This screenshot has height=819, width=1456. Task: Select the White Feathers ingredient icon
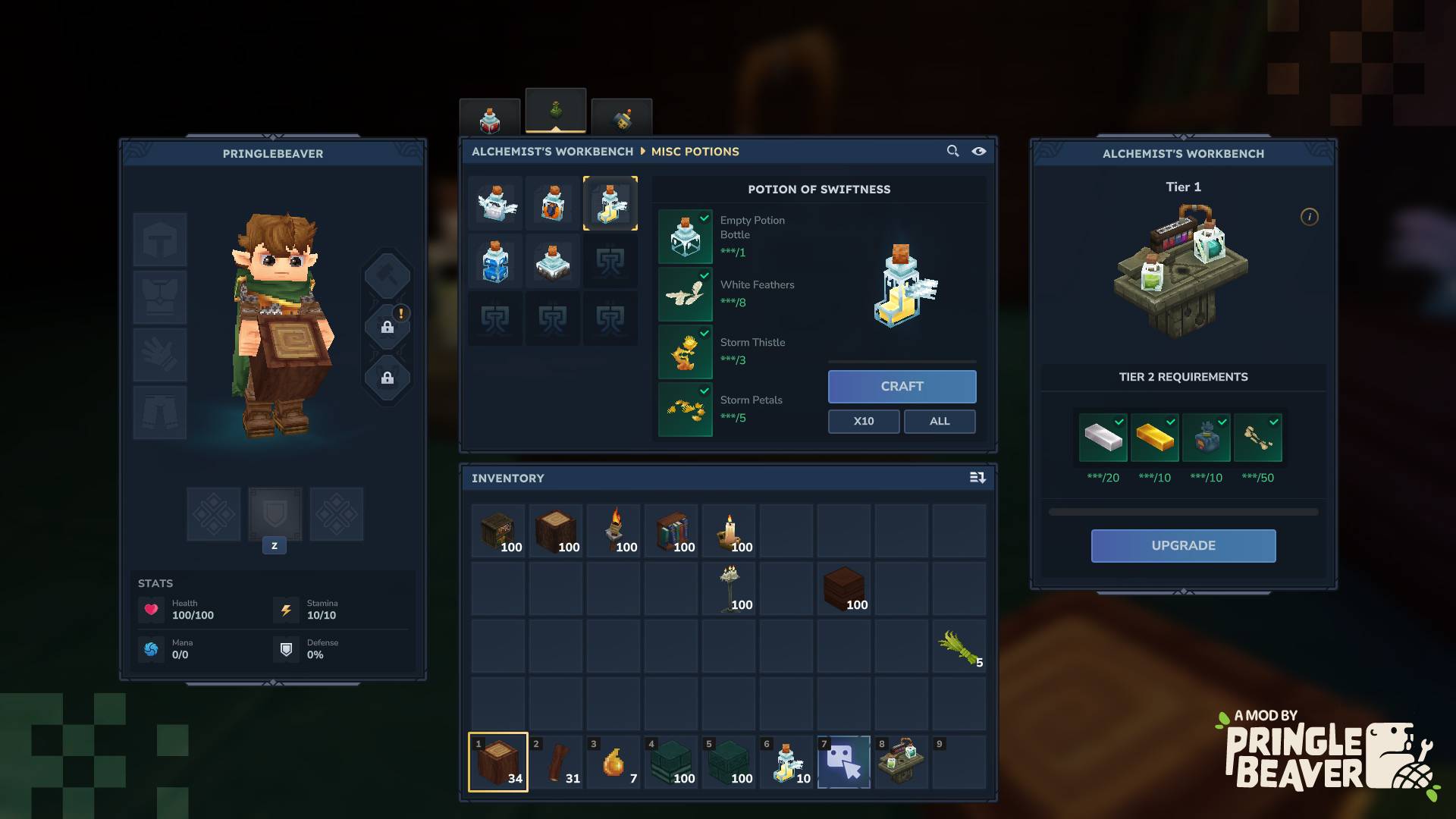pyautogui.click(x=685, y=294)
